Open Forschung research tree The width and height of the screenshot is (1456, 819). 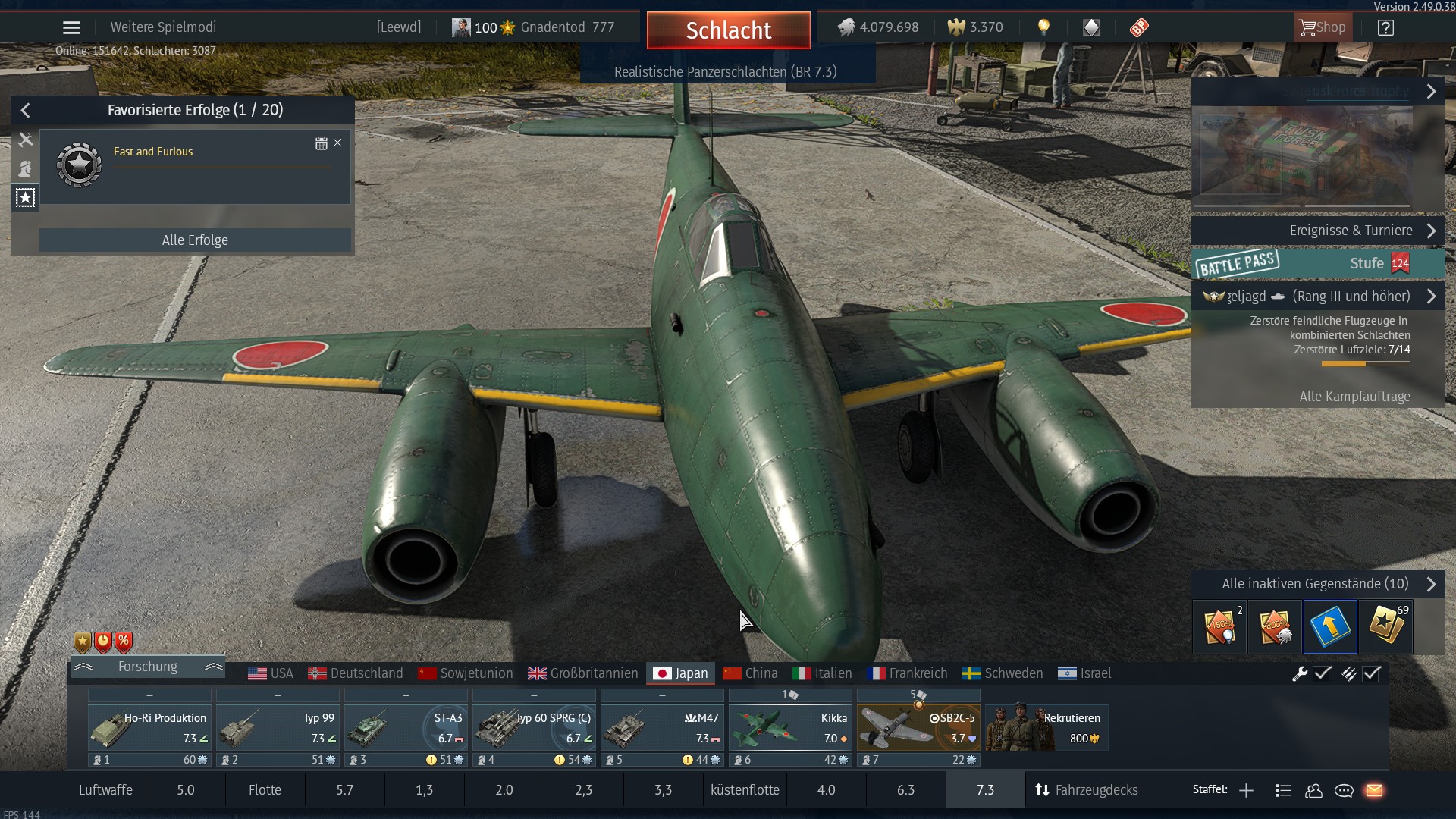click(x=148, y=667)
